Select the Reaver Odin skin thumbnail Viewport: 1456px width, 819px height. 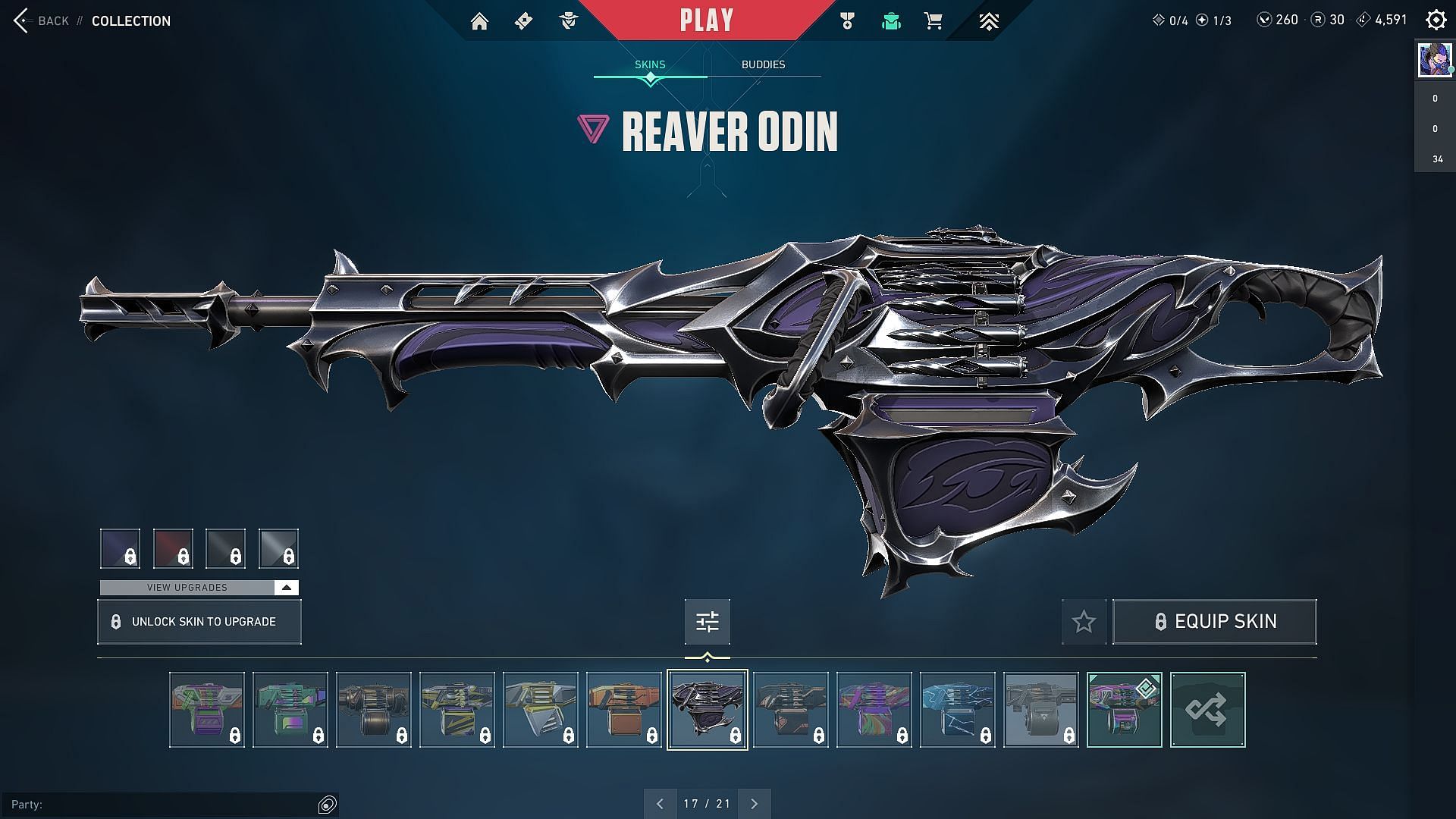pyautogui.click(x=707, y=710)
